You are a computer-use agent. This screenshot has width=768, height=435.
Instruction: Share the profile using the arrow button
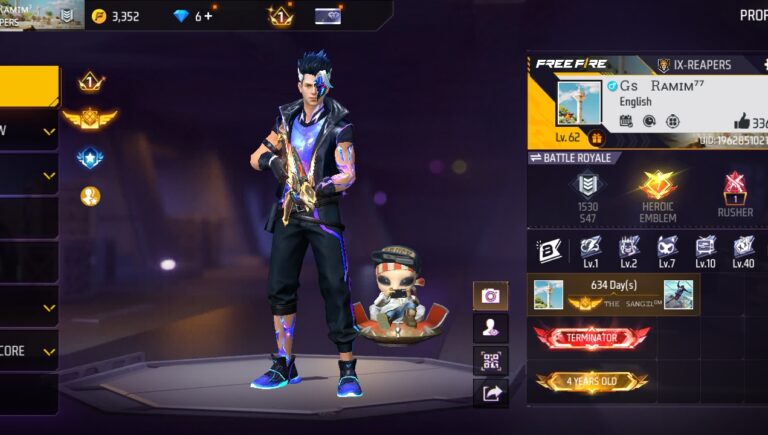490,393
